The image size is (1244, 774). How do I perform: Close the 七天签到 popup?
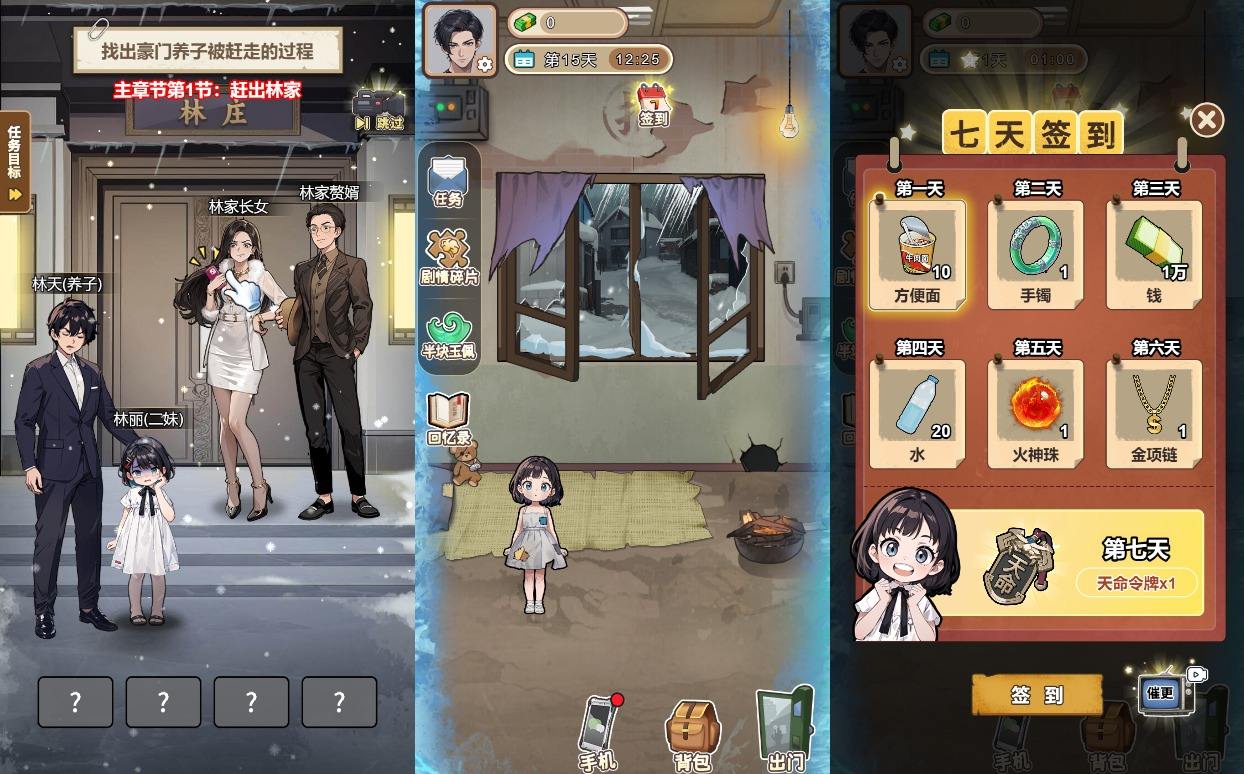click(x=1206, y=121)
